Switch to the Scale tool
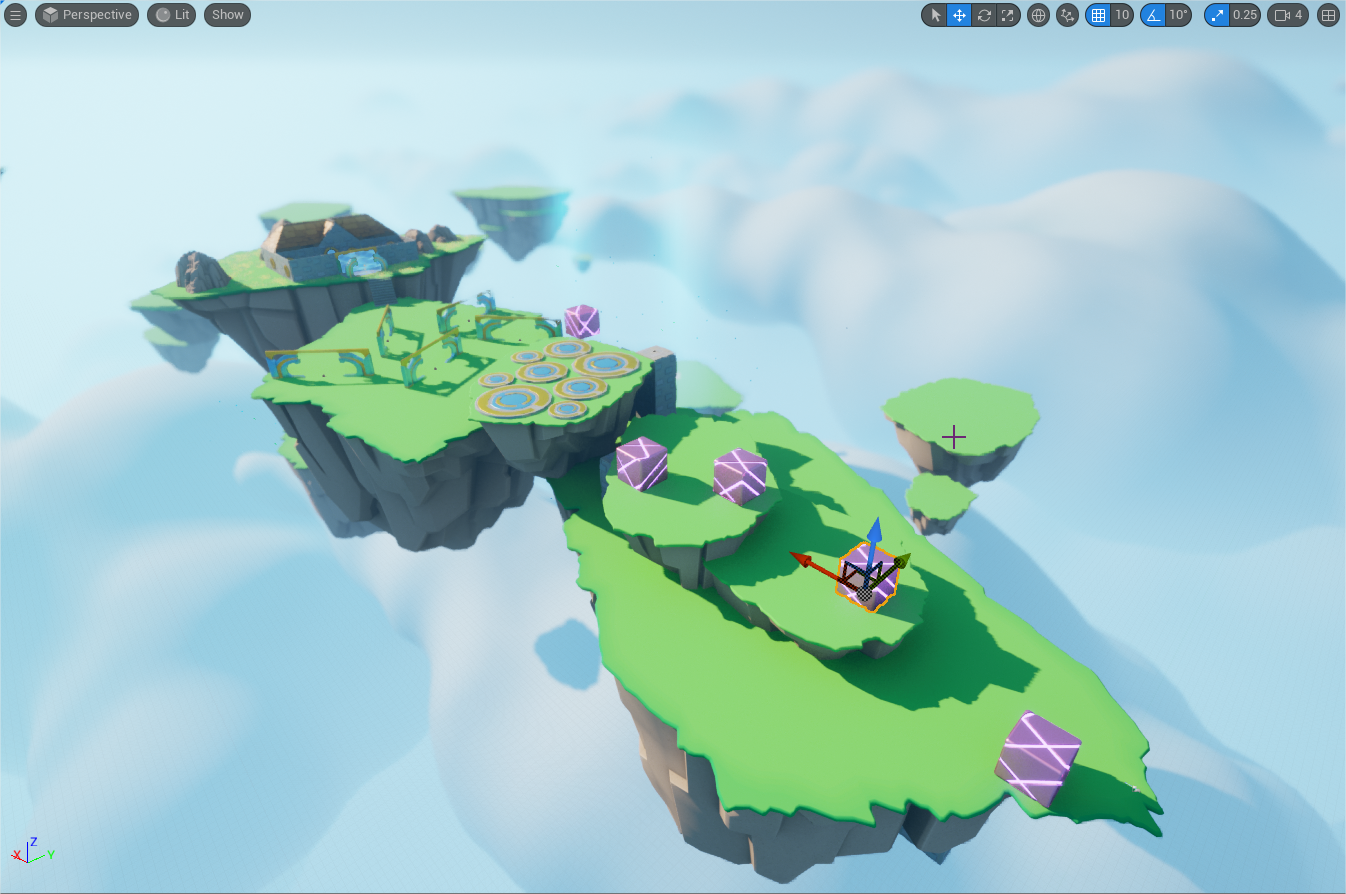The image size is (1346, 894). coord(1008,15)
